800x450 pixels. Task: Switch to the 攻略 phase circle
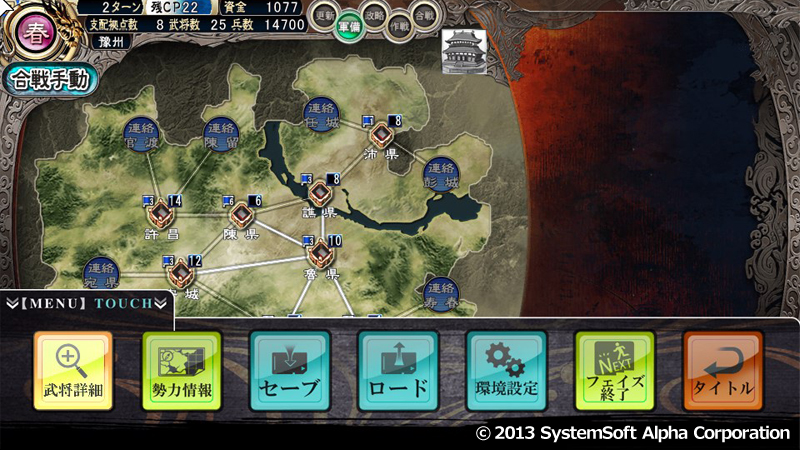[373, 17]
